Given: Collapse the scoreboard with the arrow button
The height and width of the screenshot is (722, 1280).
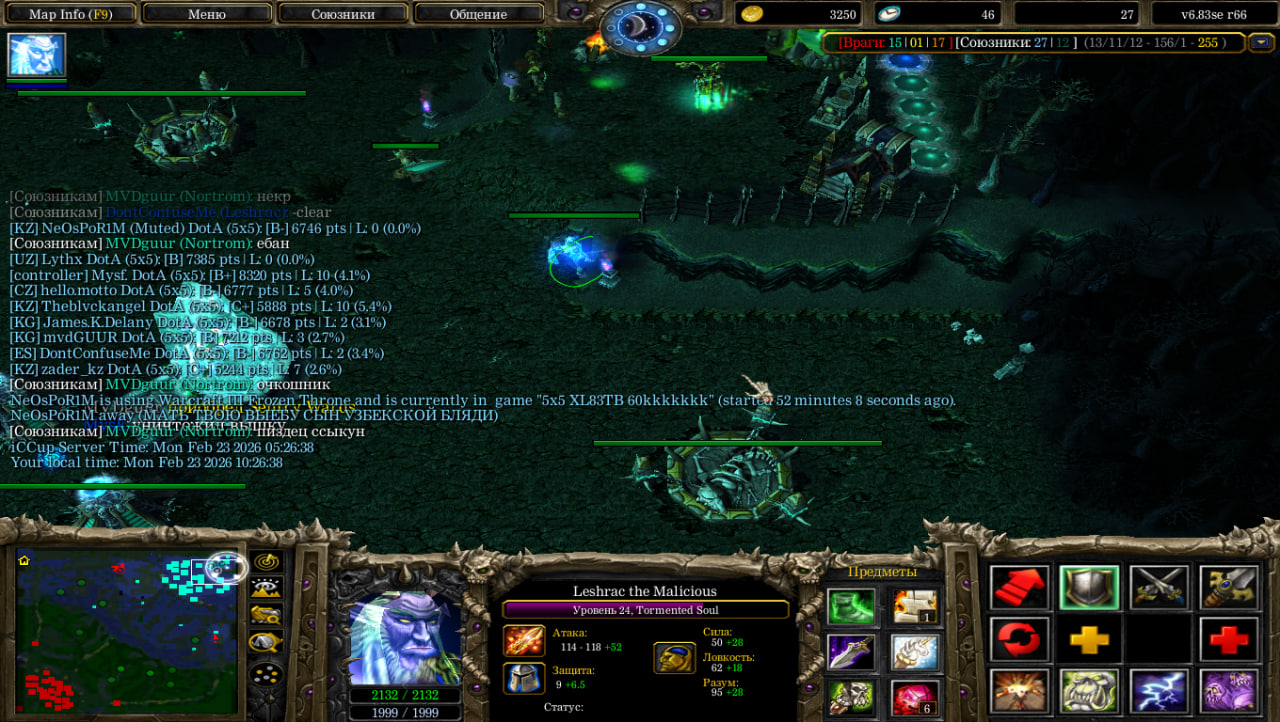Looking at the screenshot, I should (x=1261, y=43).
